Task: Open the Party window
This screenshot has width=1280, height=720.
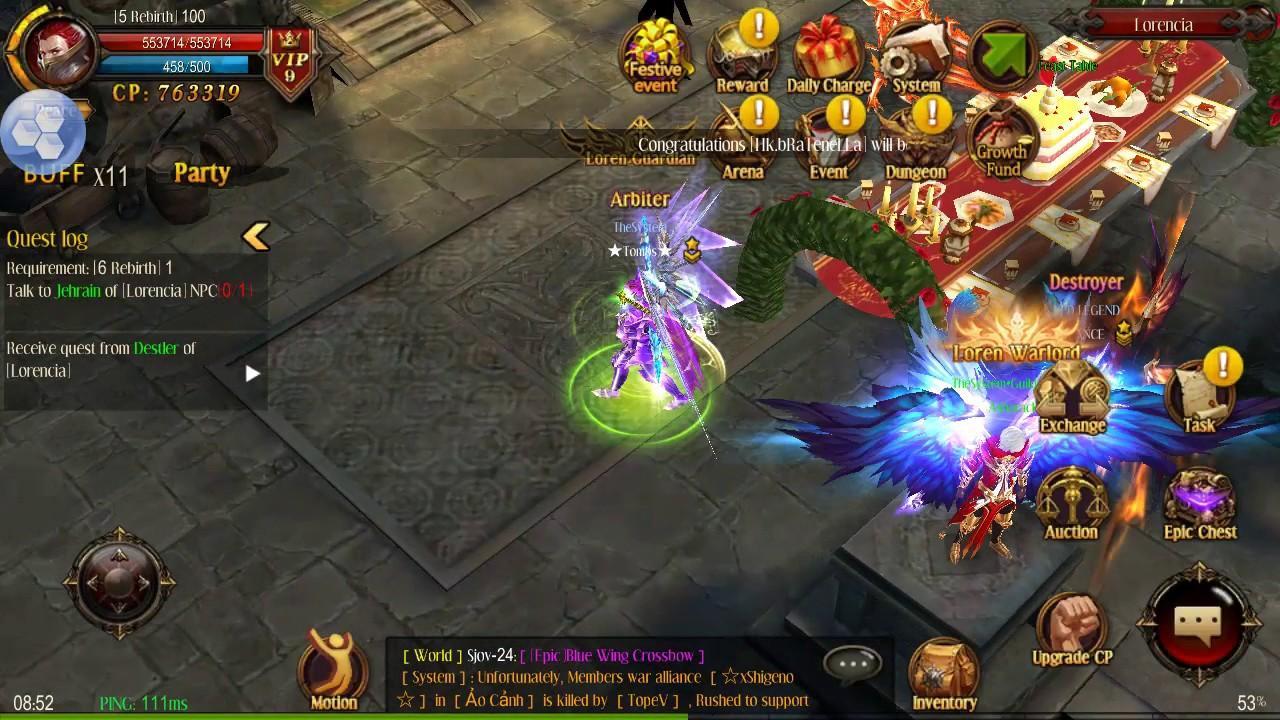Action: pyautogui.click(x=200, y=172)
